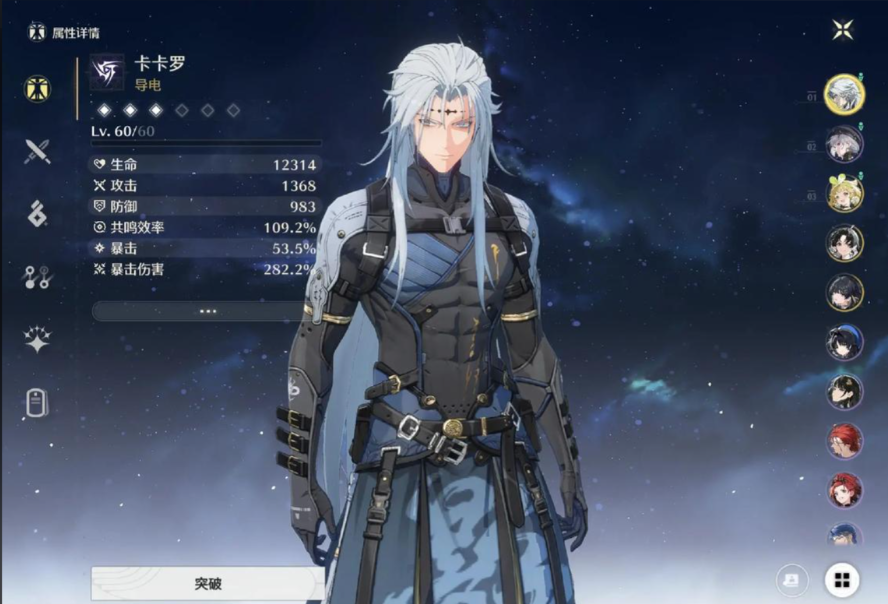Open the echoes tab below the weapon tab
Image resolution: width=888 pixels, height=604 pixels.
[x=38, y=214]
